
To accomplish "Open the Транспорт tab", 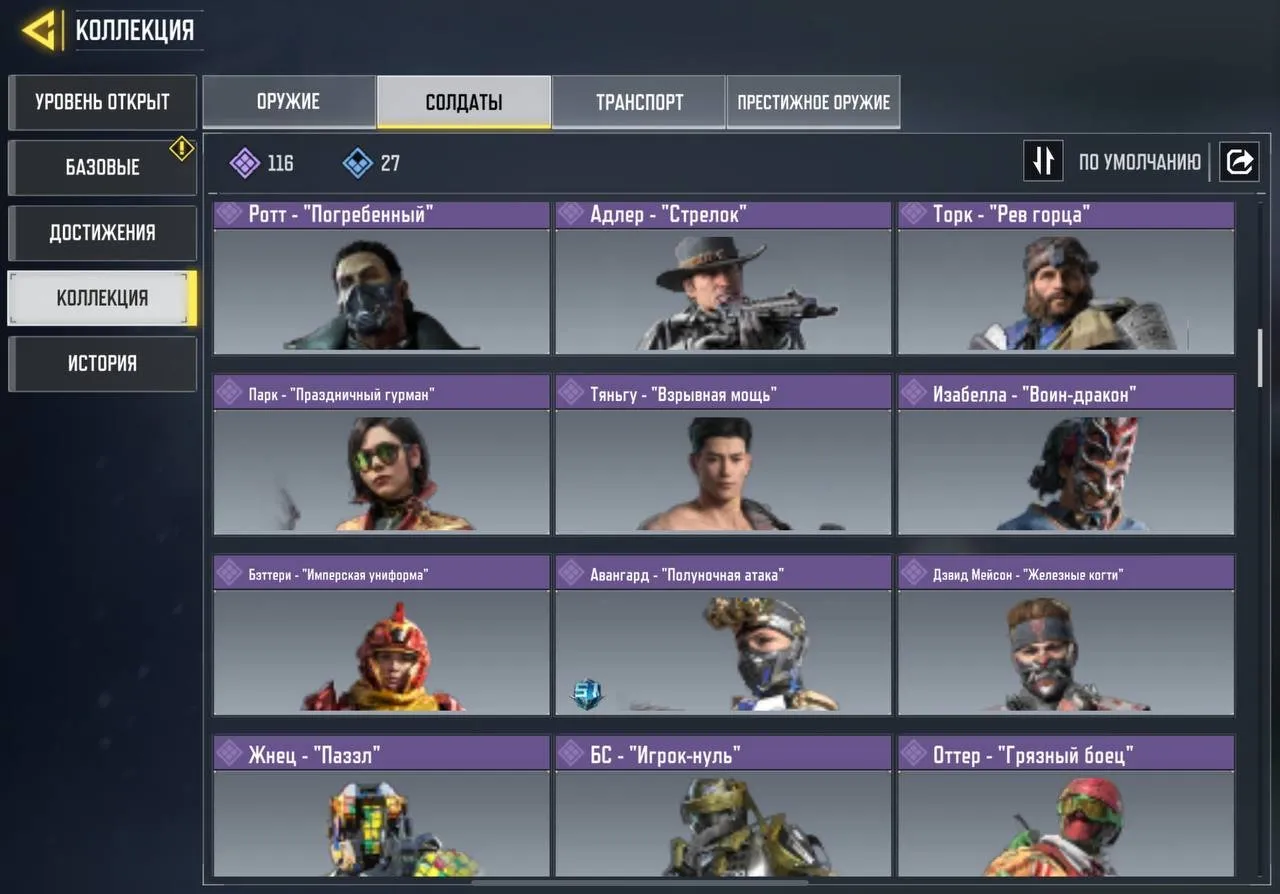I will click(638, 101).
